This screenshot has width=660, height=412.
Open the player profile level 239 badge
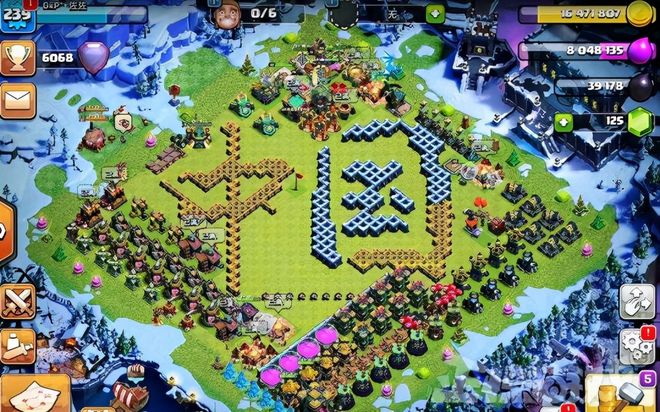click(x=15, y=16)
